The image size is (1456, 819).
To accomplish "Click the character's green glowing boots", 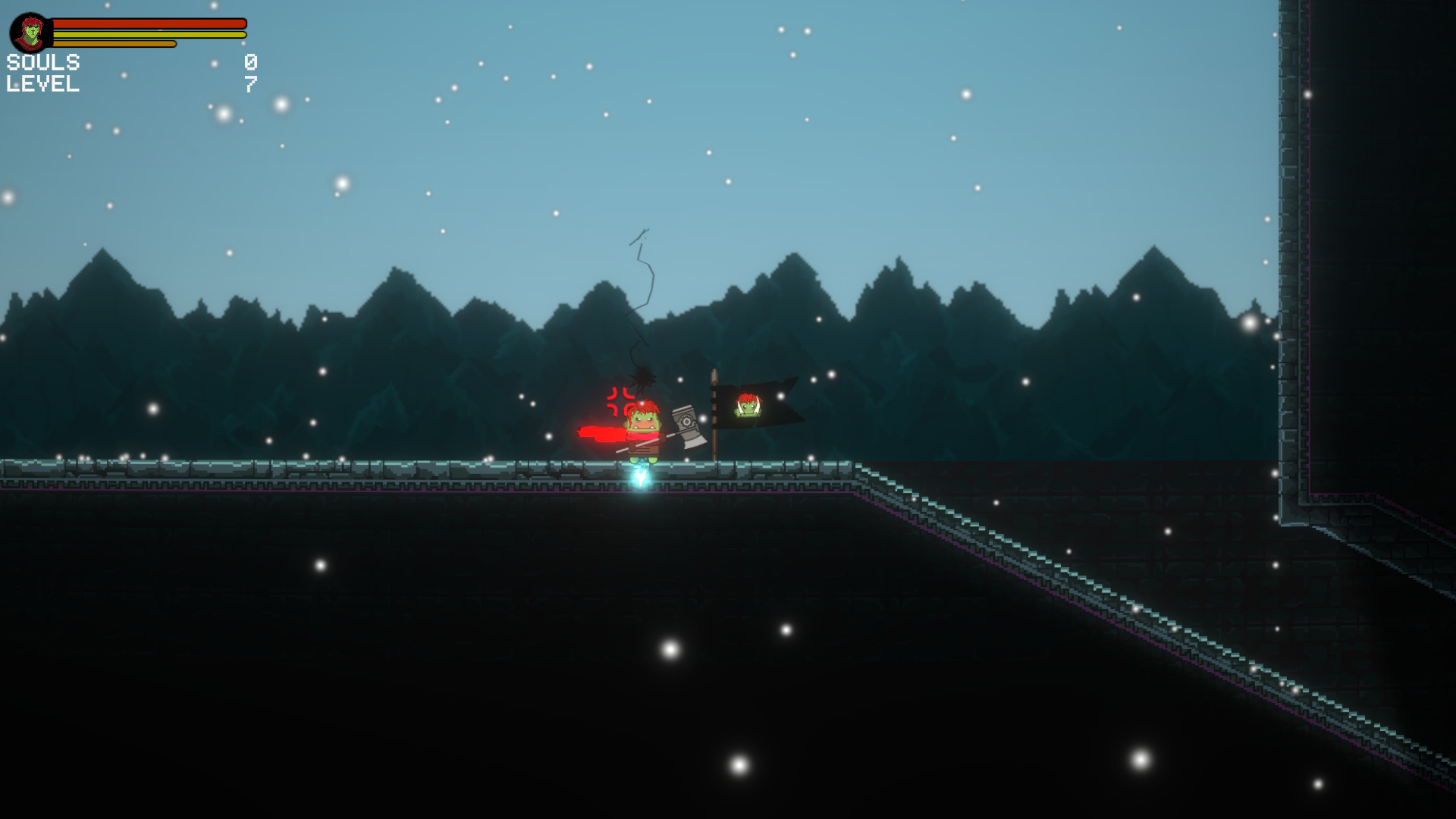I will click(x=642, y=461).
